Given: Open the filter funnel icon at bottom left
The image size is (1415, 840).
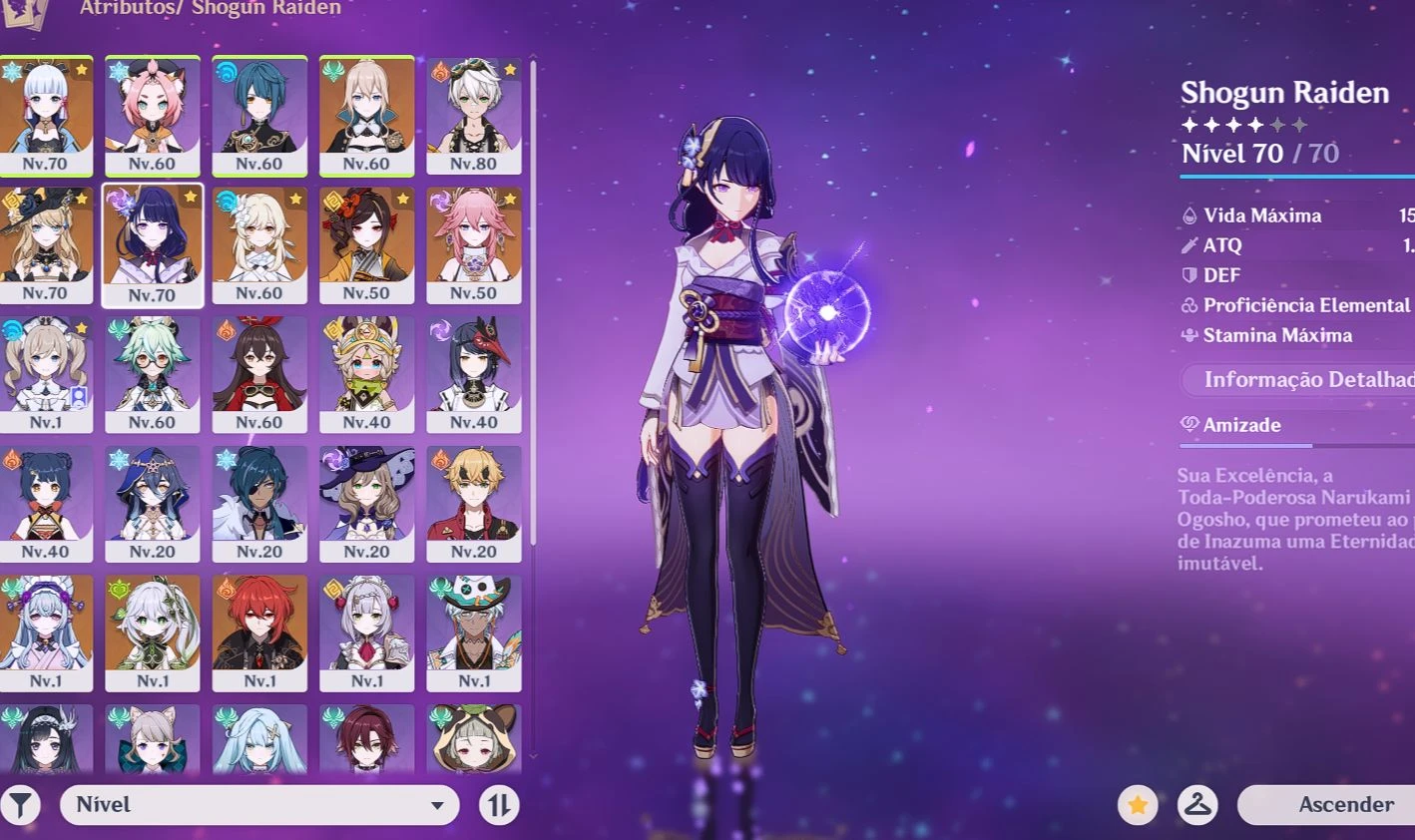Looking at the screenshot, I should [x=21, y=804].
